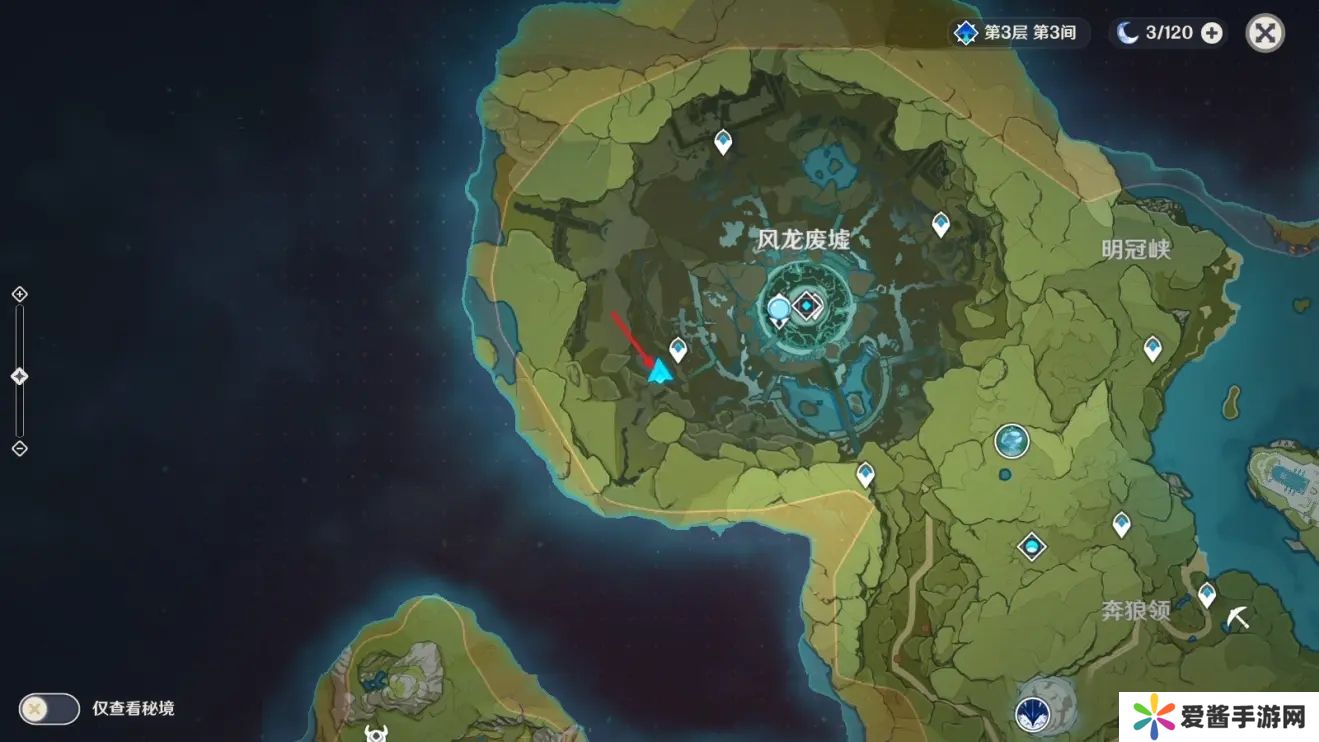Click the cyan player position arrow

[x=659, y=372]
